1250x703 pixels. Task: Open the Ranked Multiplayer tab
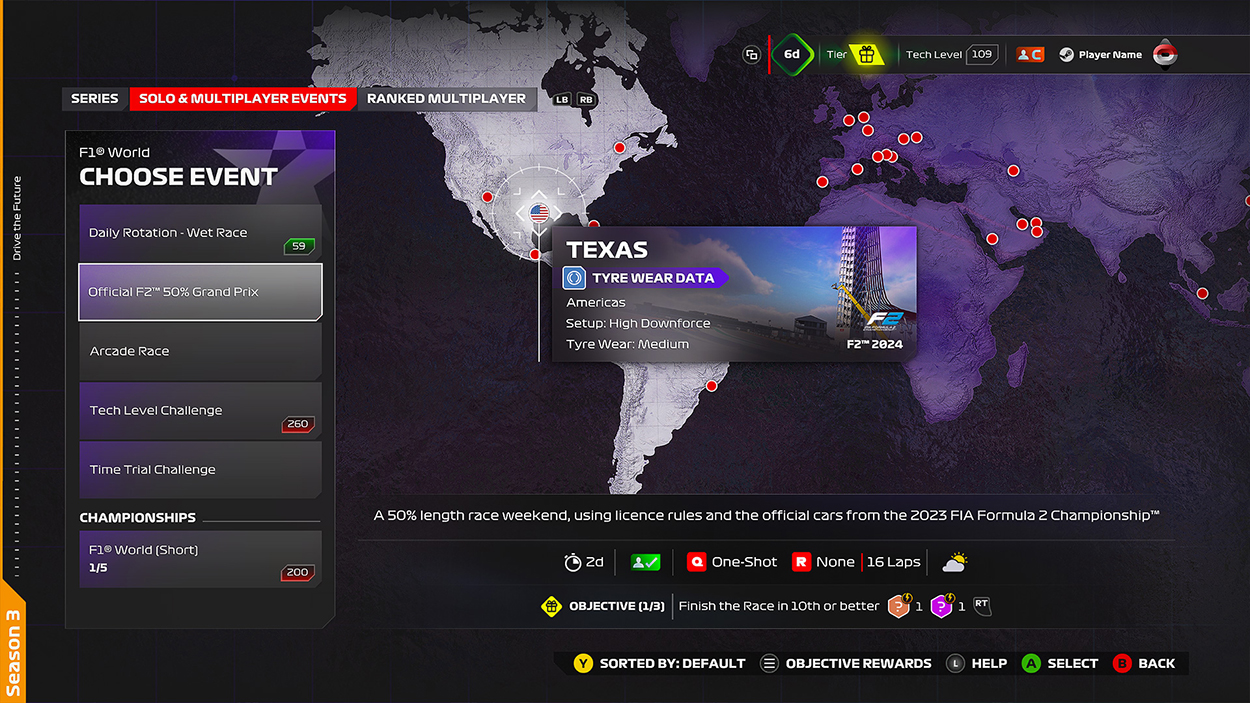point(446,99)
